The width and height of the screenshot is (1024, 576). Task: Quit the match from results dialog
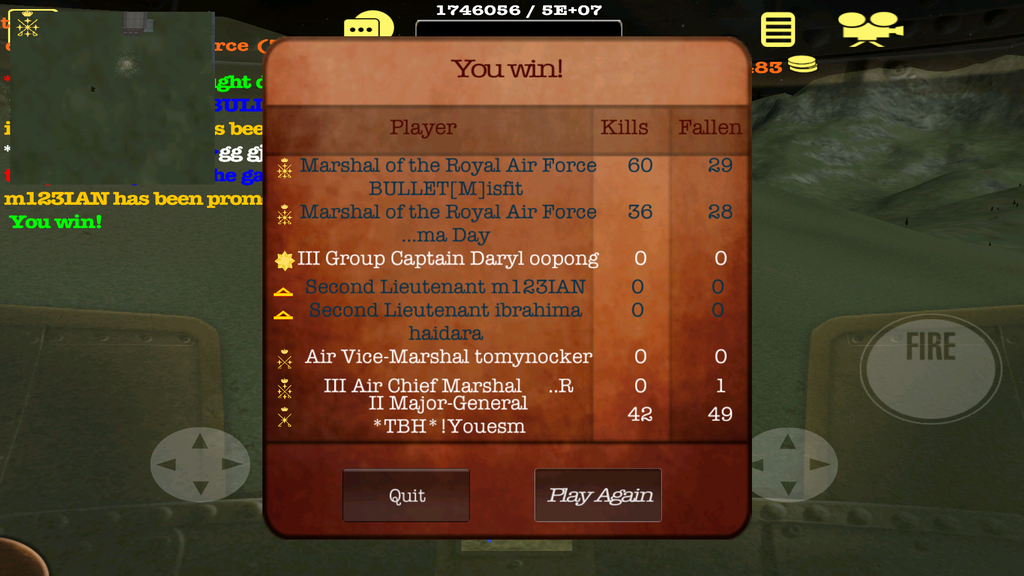[406, 495]
